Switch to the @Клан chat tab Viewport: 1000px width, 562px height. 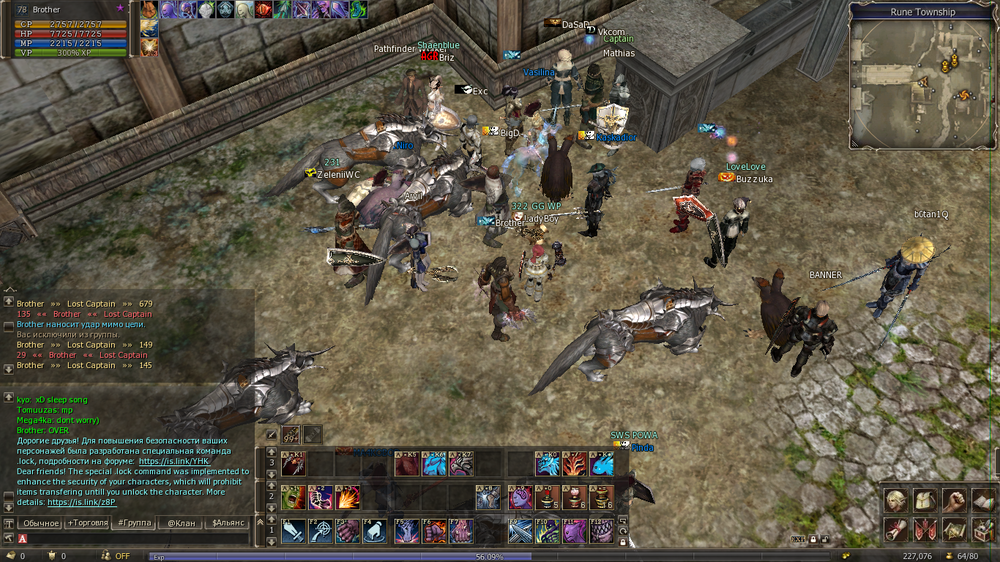pos(180,523)
